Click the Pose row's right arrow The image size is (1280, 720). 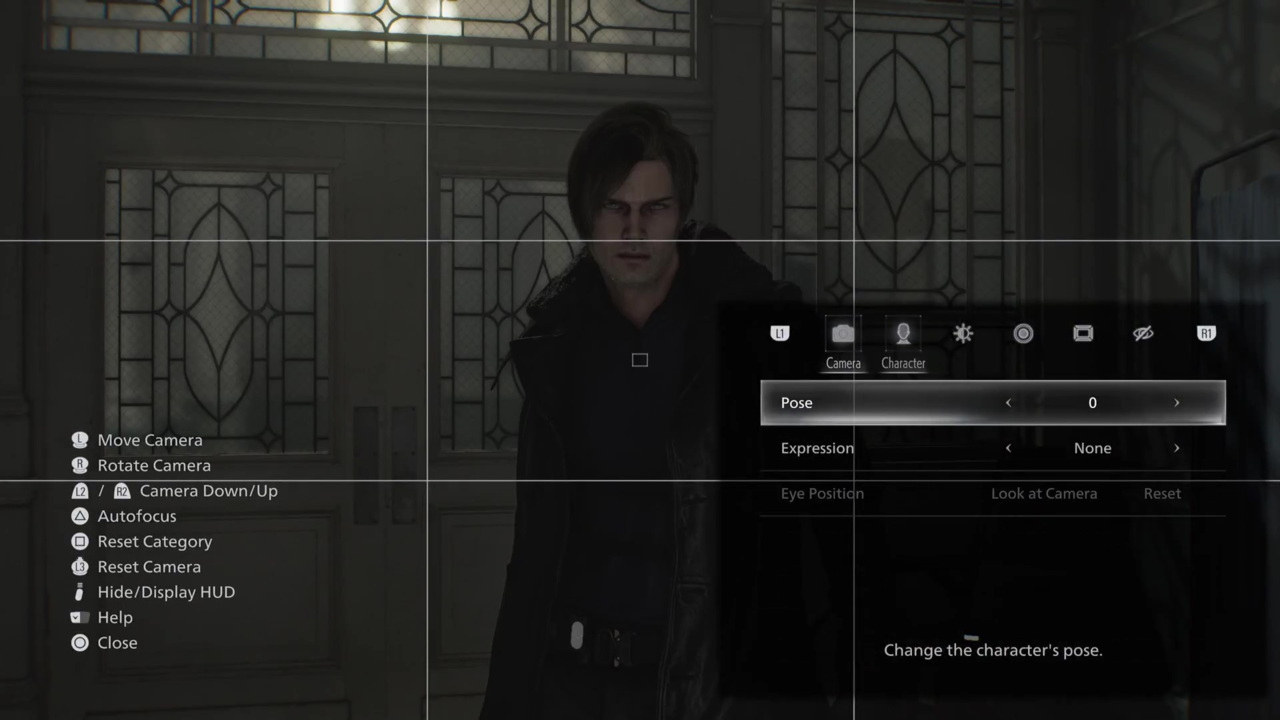(1176, 403)
